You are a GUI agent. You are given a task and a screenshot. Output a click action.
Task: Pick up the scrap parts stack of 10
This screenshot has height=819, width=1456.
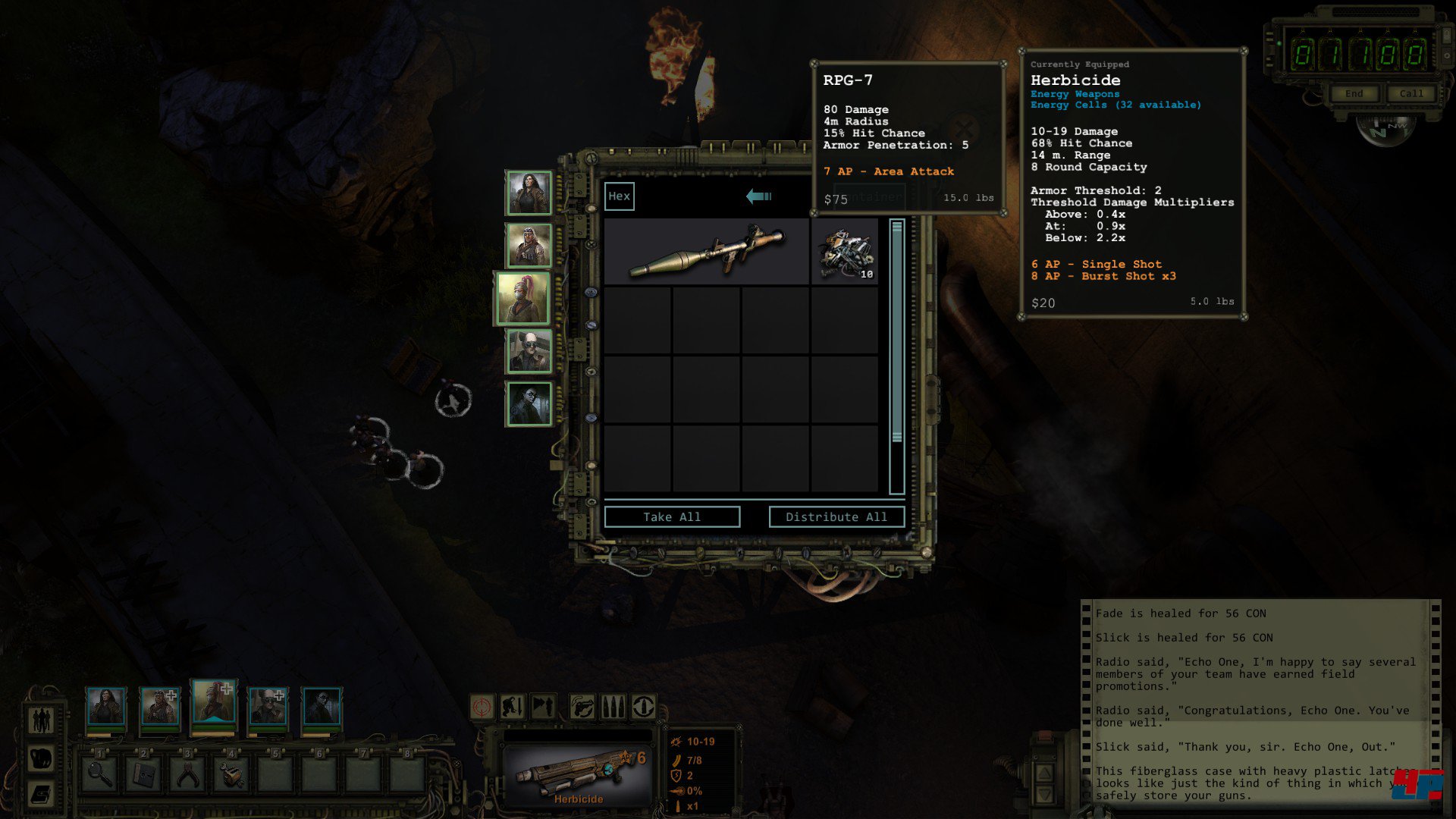tap(845, 252)
